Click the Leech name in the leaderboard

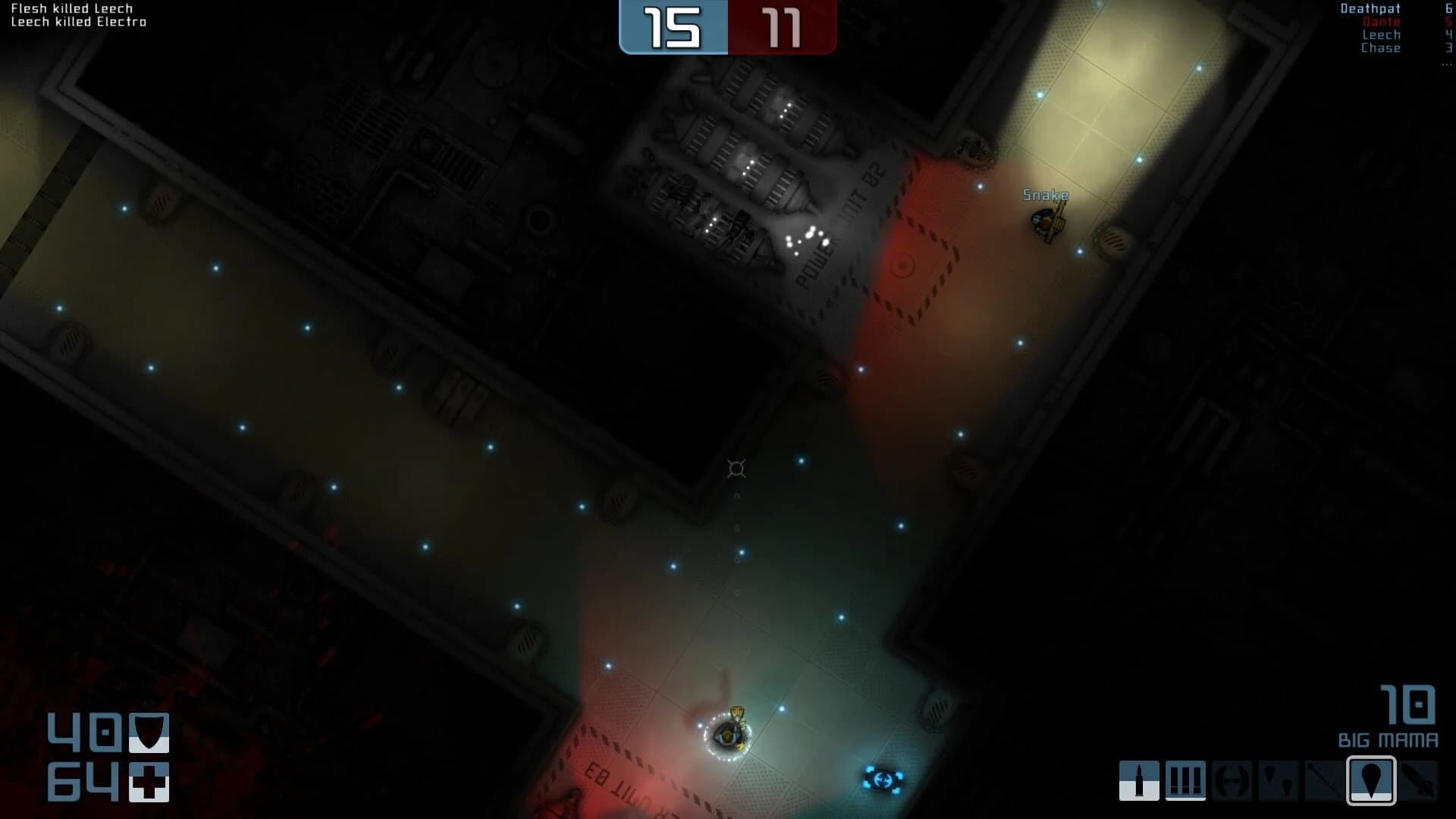pyautogui.click(x=1382, y=34)
